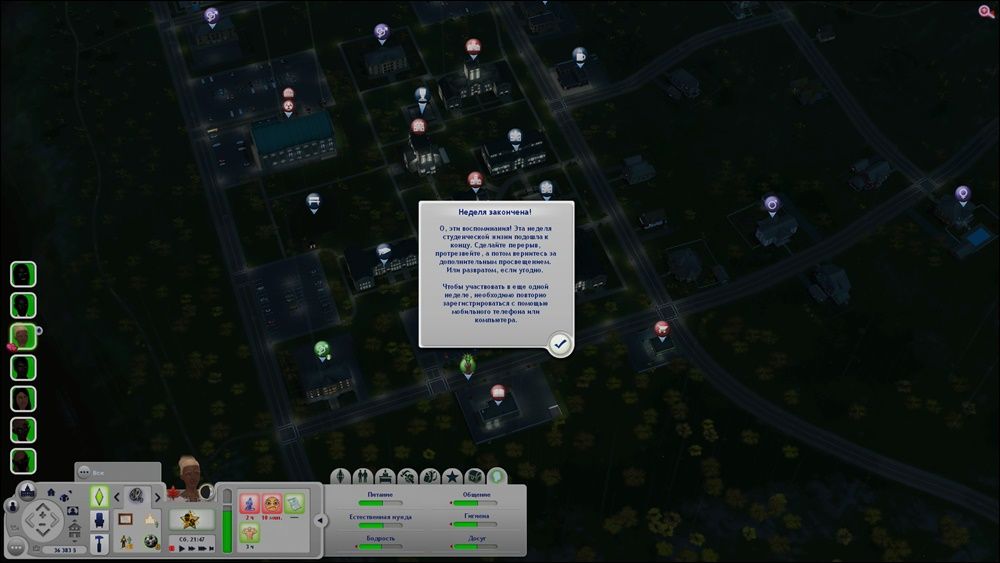Open the relationships panel tab

(x=363, y=476)
